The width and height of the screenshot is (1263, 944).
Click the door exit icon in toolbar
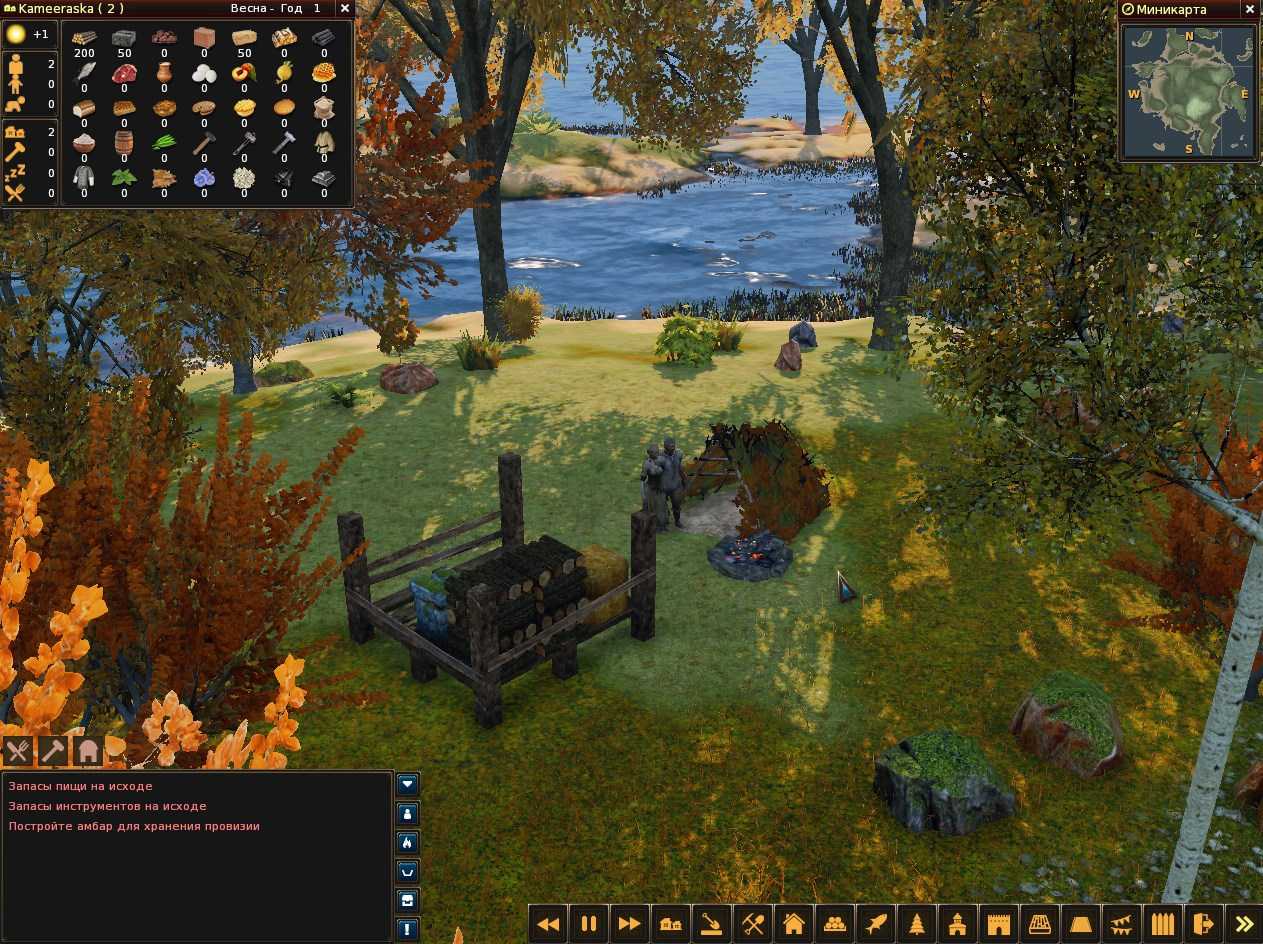(1203, 924)
